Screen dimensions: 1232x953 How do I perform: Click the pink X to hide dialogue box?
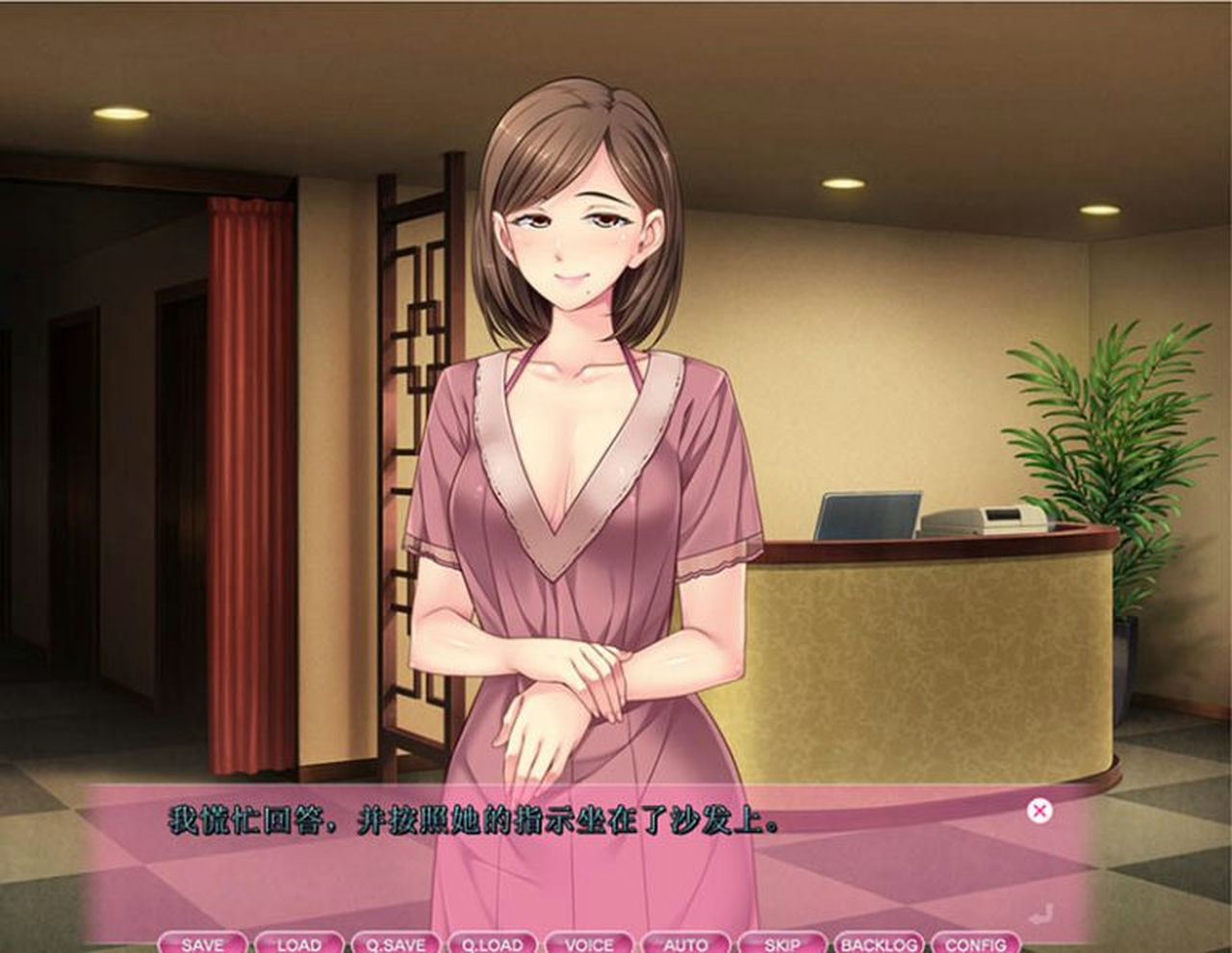click(x=1039, y=812)
